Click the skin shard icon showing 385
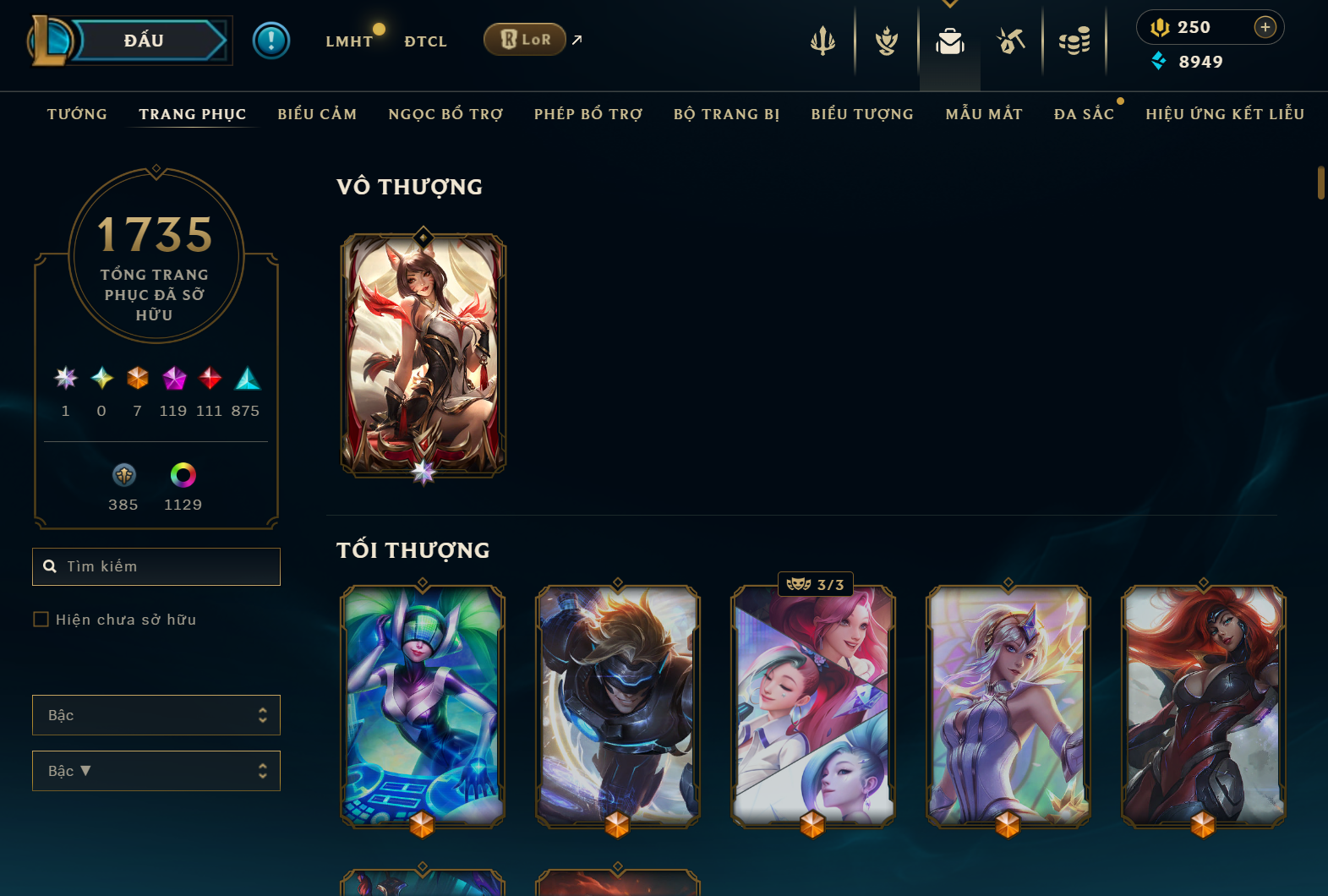Viewport: 1328px width, 896px height. pos(123,476)
